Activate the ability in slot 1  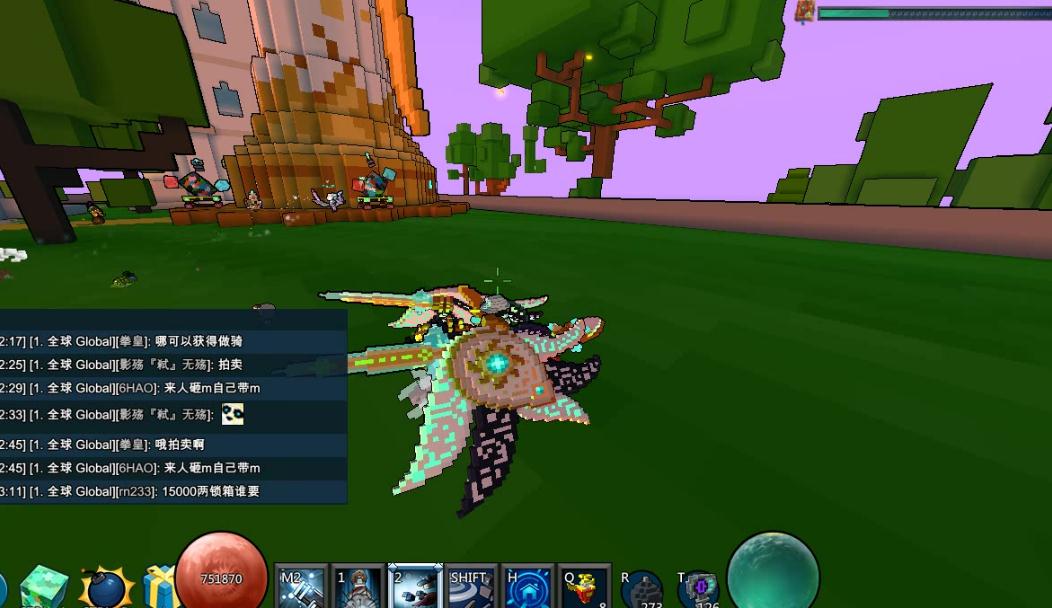[358, 587]
